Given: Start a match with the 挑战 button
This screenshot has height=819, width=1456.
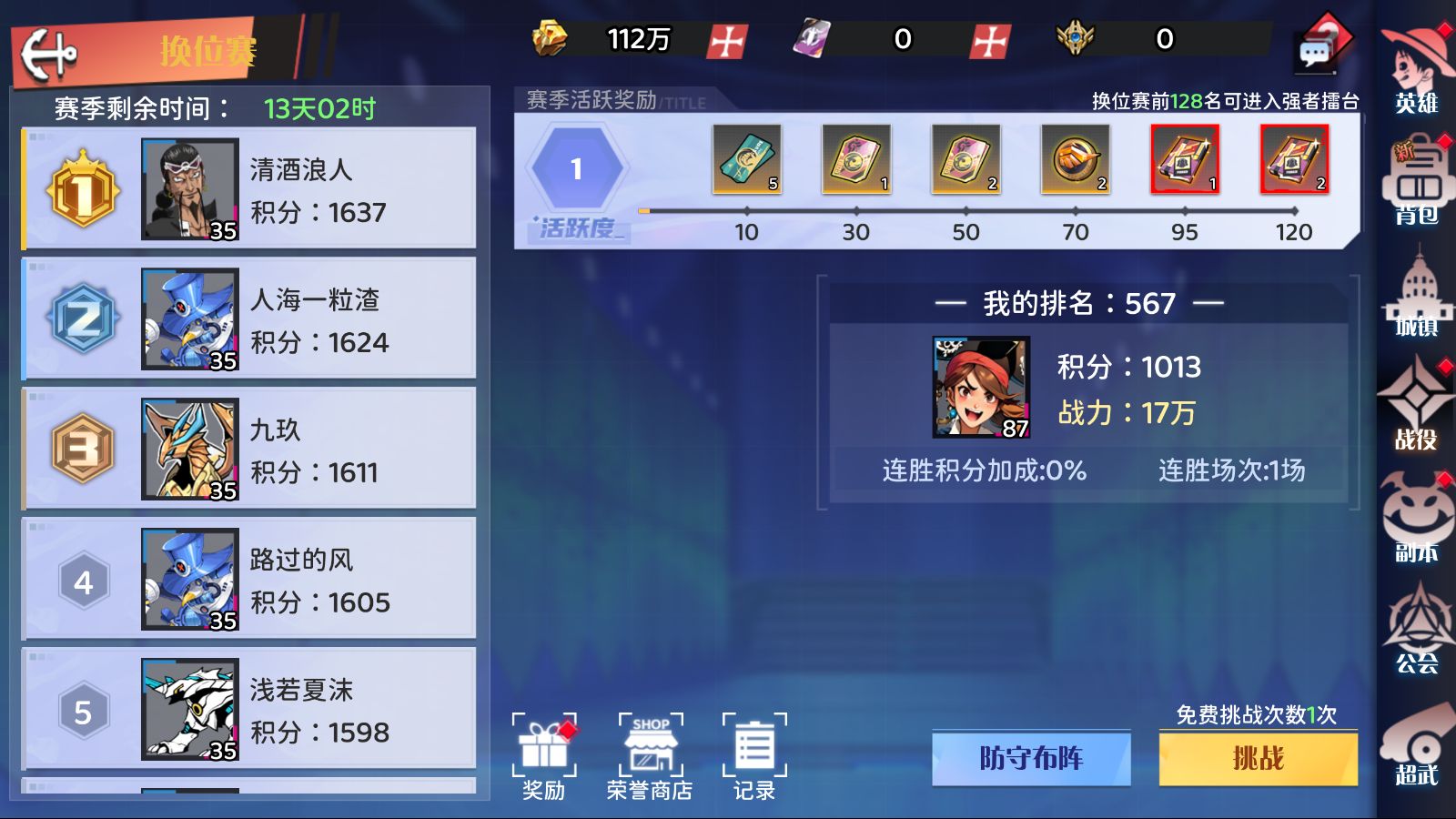Looking at the screenshot, I should (x=1258, y=758).
